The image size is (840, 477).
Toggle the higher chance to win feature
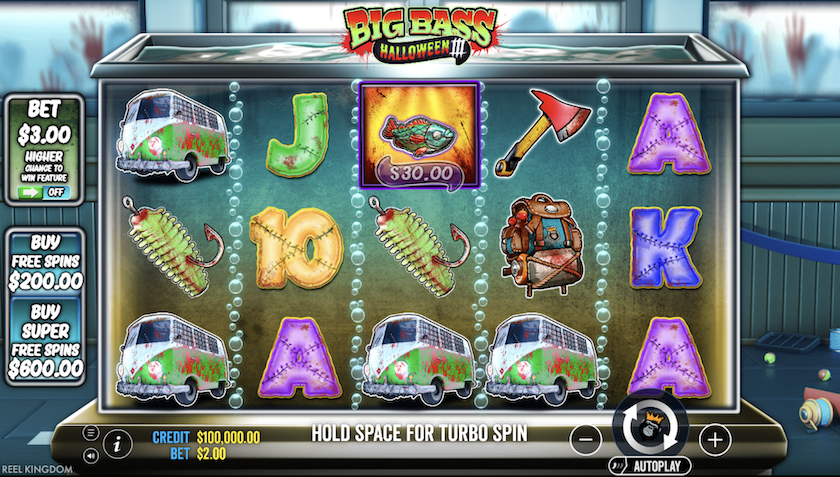[x=45, y=191]
